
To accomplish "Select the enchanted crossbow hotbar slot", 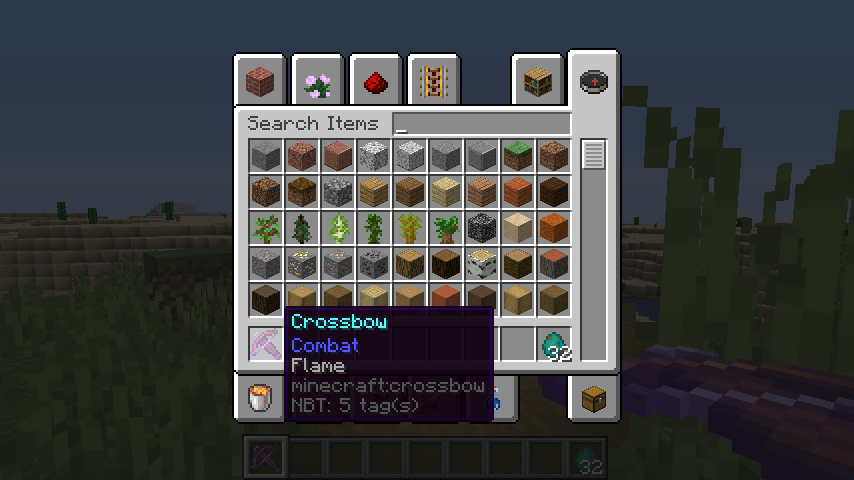I will pyautogui.click(x=266, y=344).
